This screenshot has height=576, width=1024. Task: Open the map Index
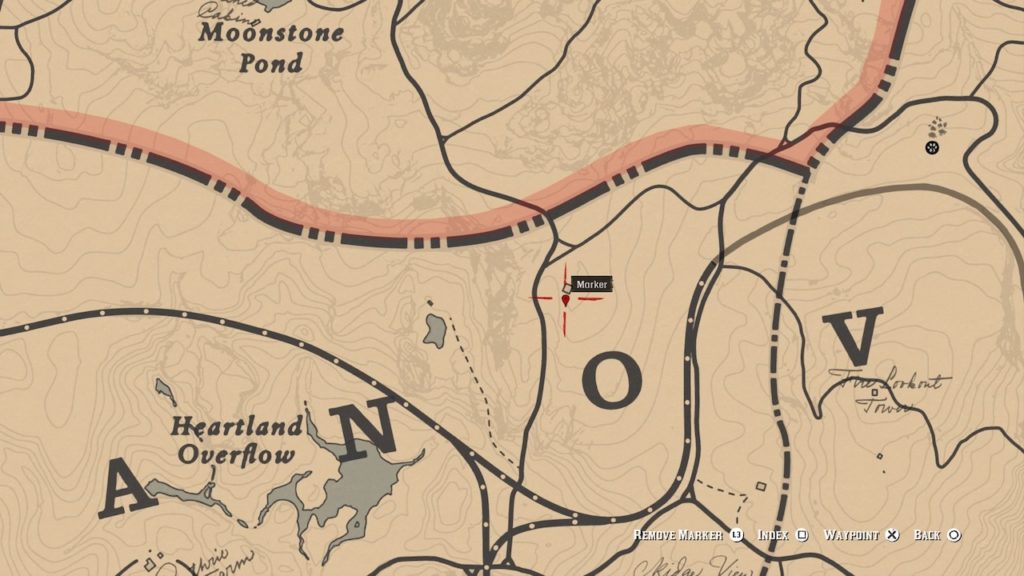[x=781, y=536]
